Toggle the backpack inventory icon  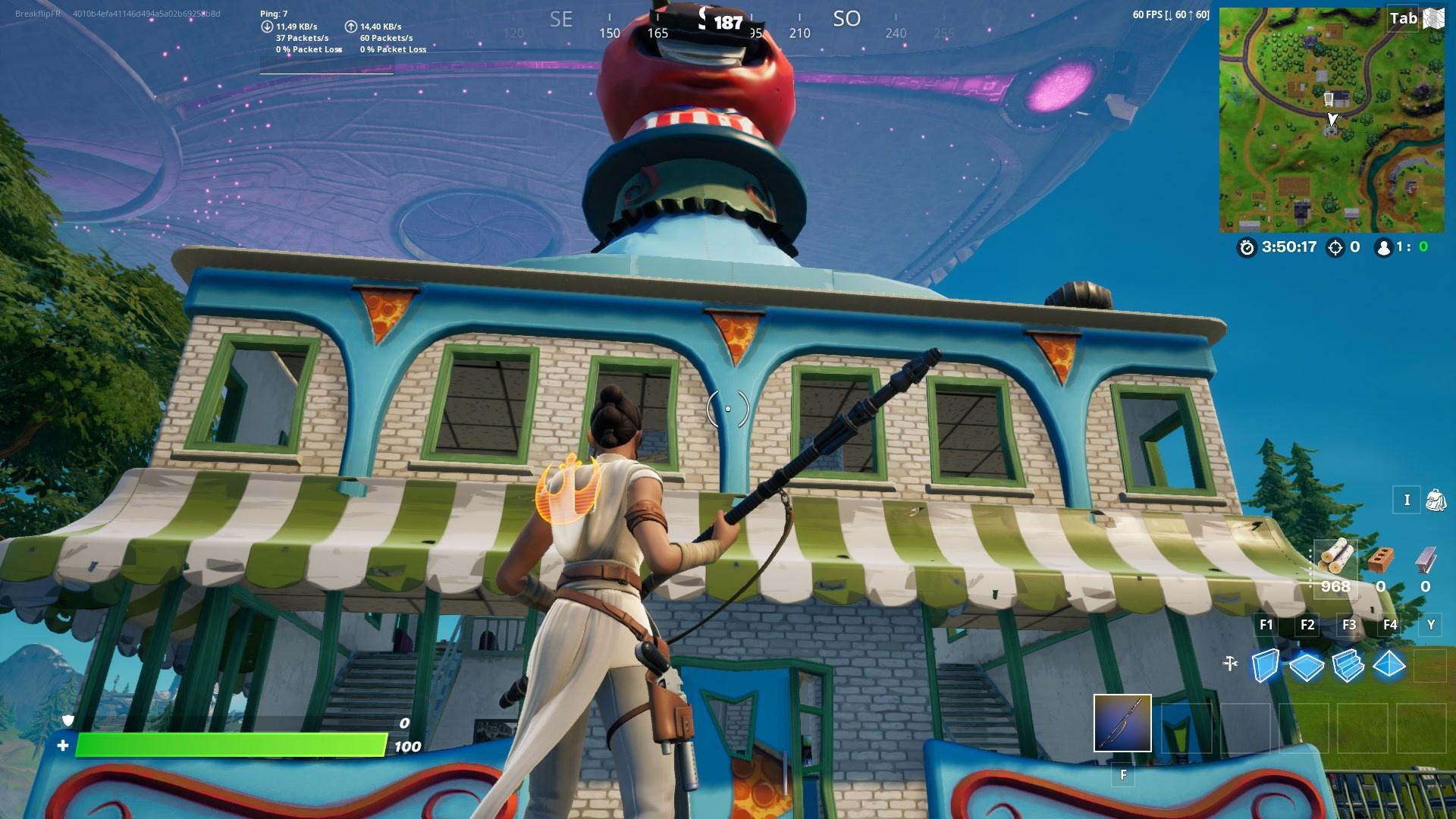click(x=1437, y=499)
